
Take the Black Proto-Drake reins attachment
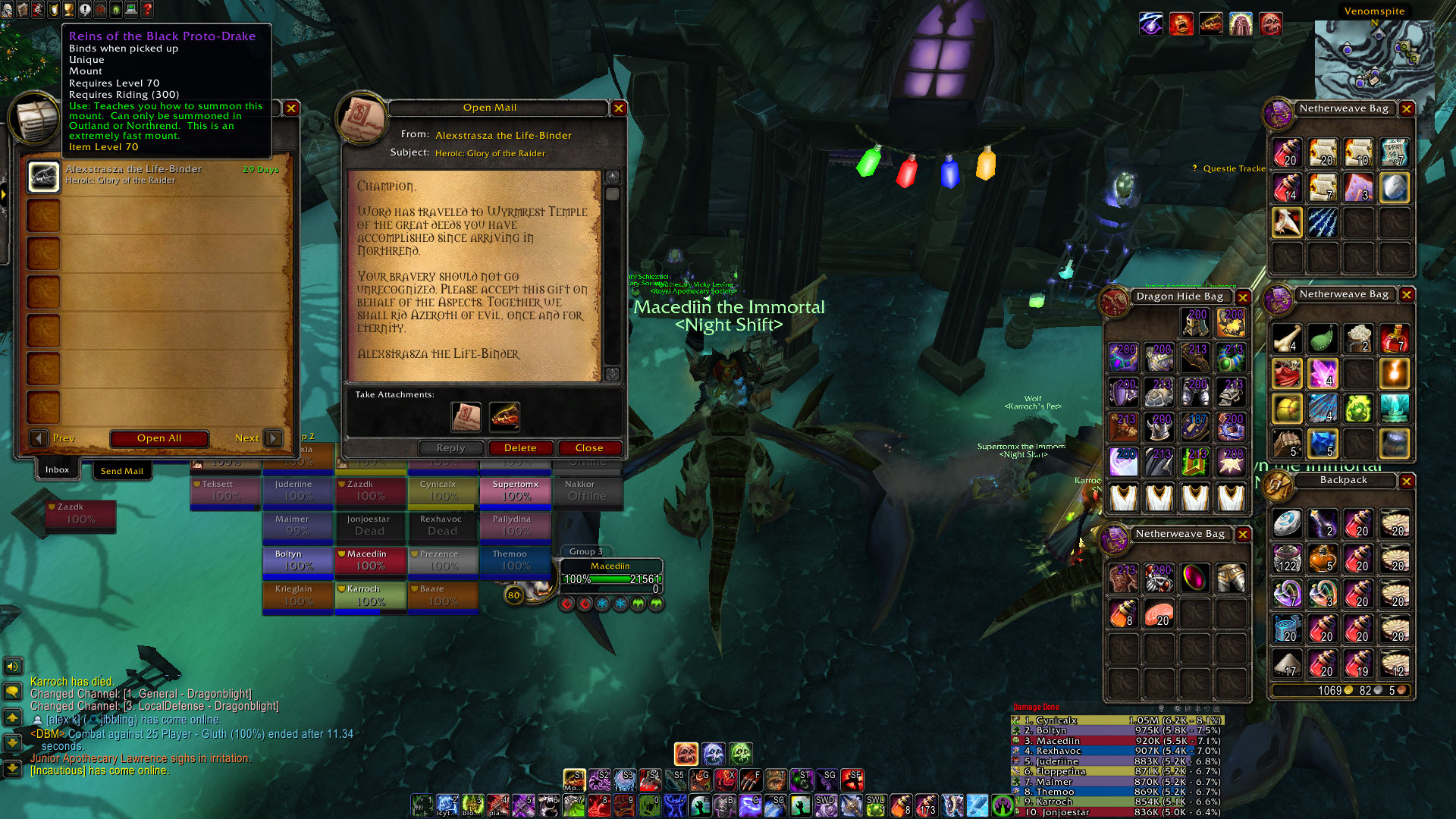coord(504,416)
